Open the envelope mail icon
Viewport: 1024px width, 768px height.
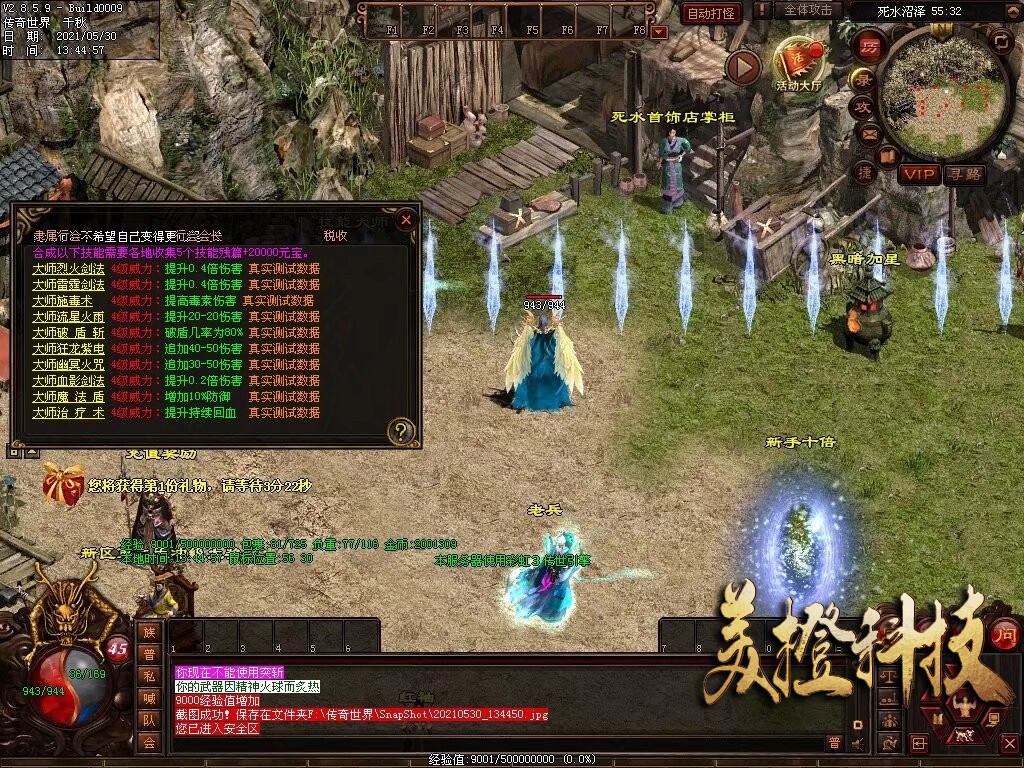coord(869,133)
